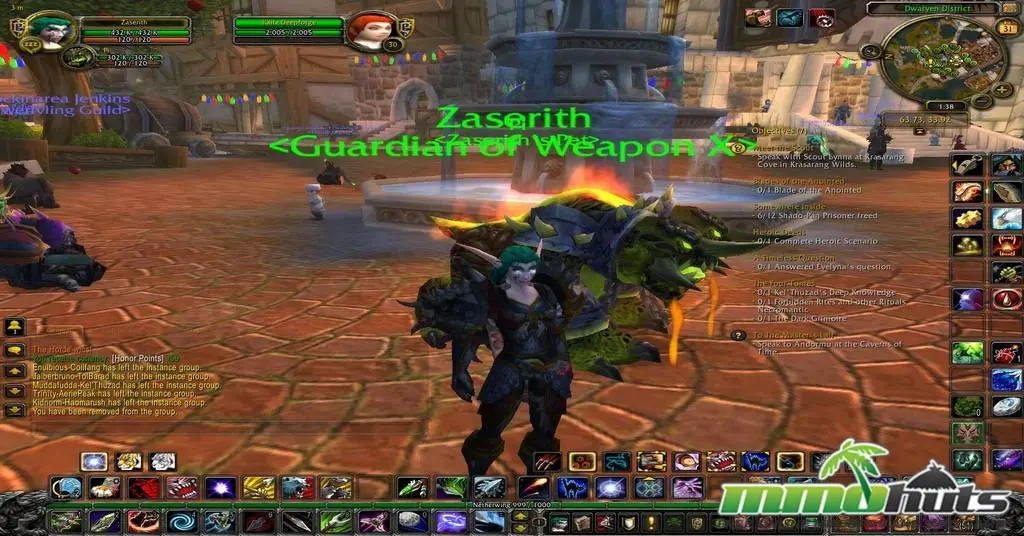Activate the blue swirl vortex ability

(x=182, y=521)
